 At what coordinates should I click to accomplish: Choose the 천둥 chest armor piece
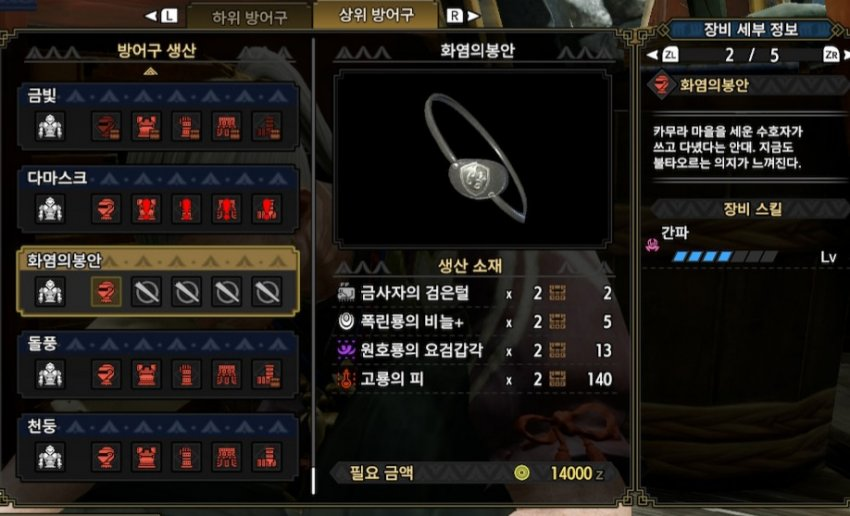point(147,457)
